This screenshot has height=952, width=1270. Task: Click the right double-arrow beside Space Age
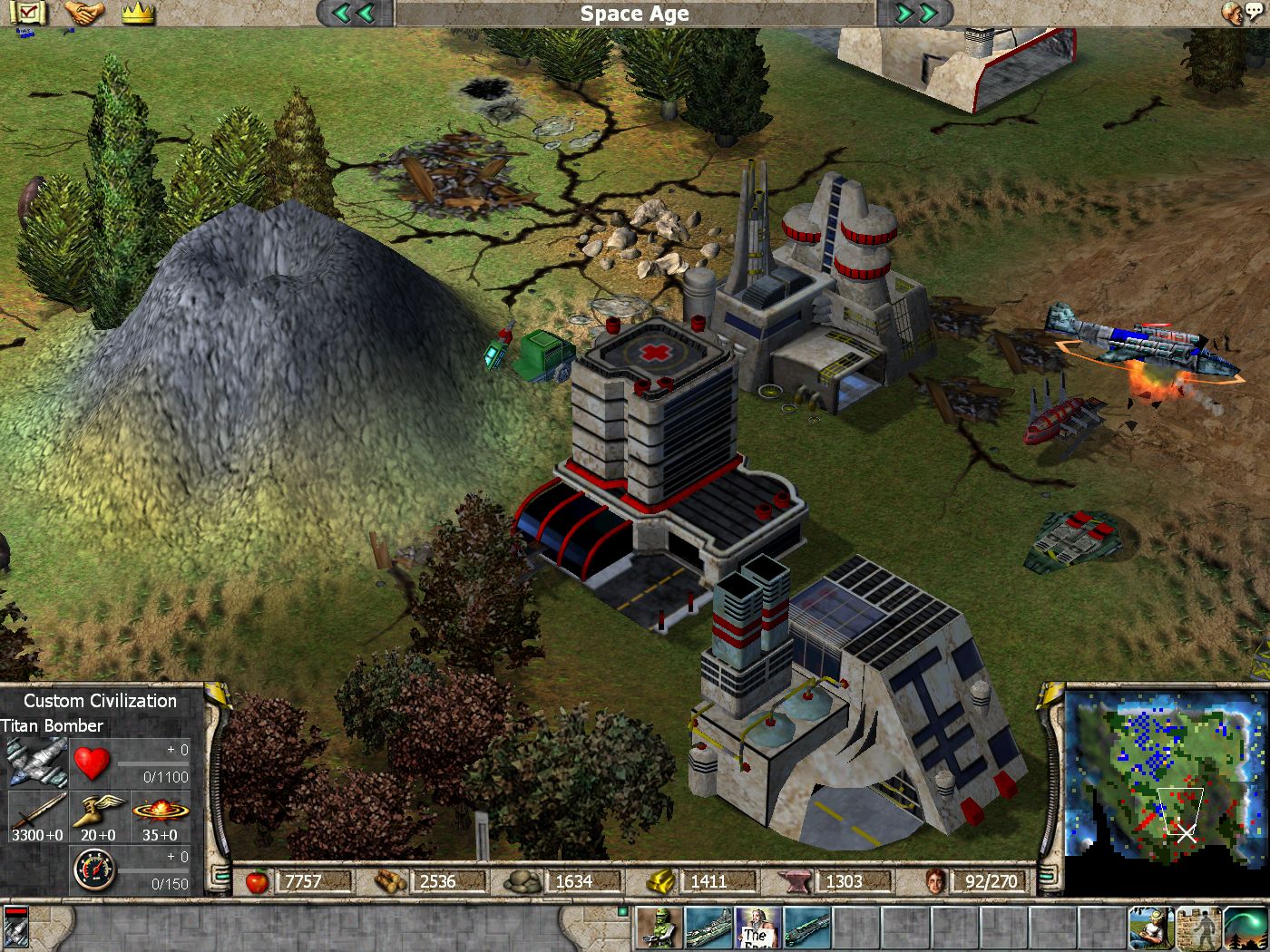click(916, 13)
